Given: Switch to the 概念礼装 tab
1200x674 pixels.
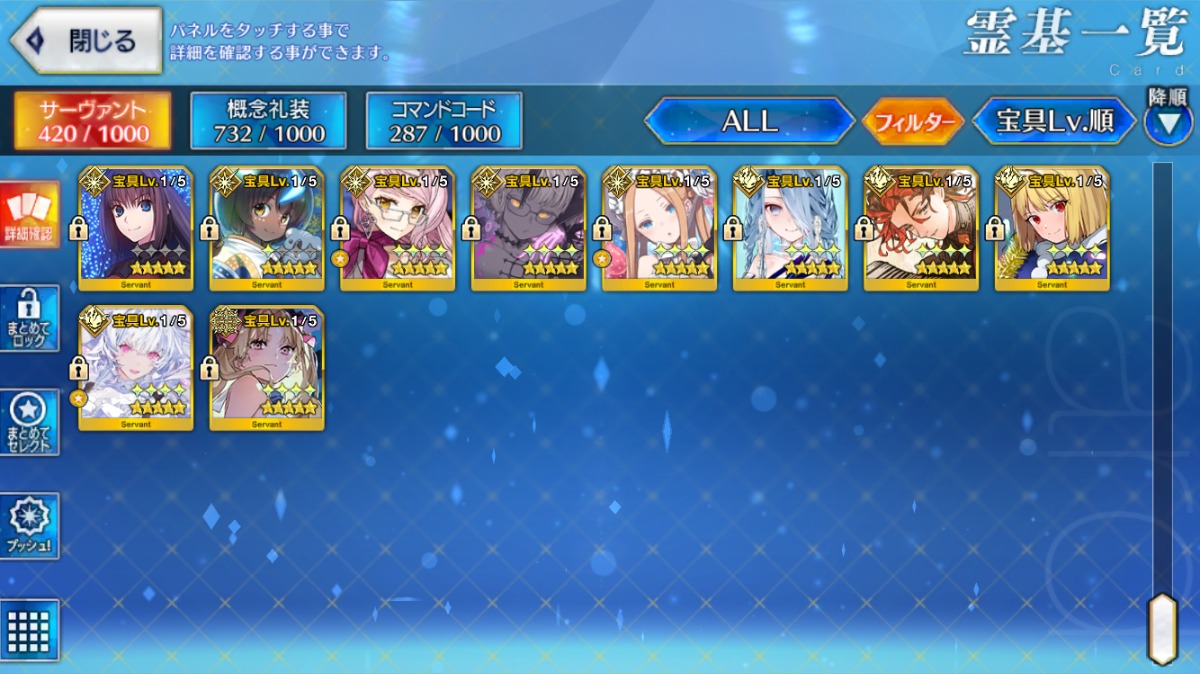Looking at the screenshot, I should (x=268, y=122).
